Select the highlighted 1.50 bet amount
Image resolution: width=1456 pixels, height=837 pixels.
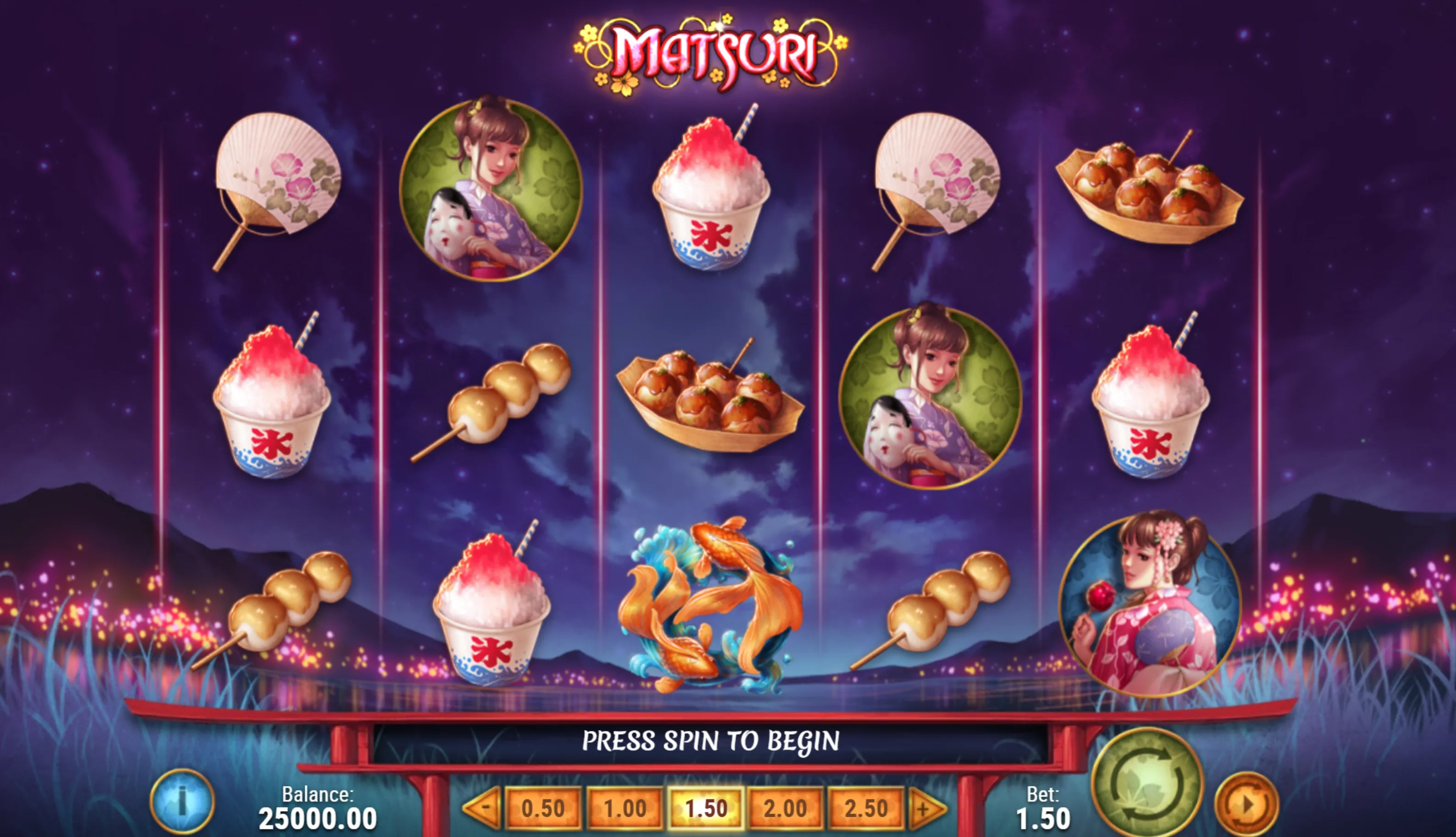pos(706,809)
